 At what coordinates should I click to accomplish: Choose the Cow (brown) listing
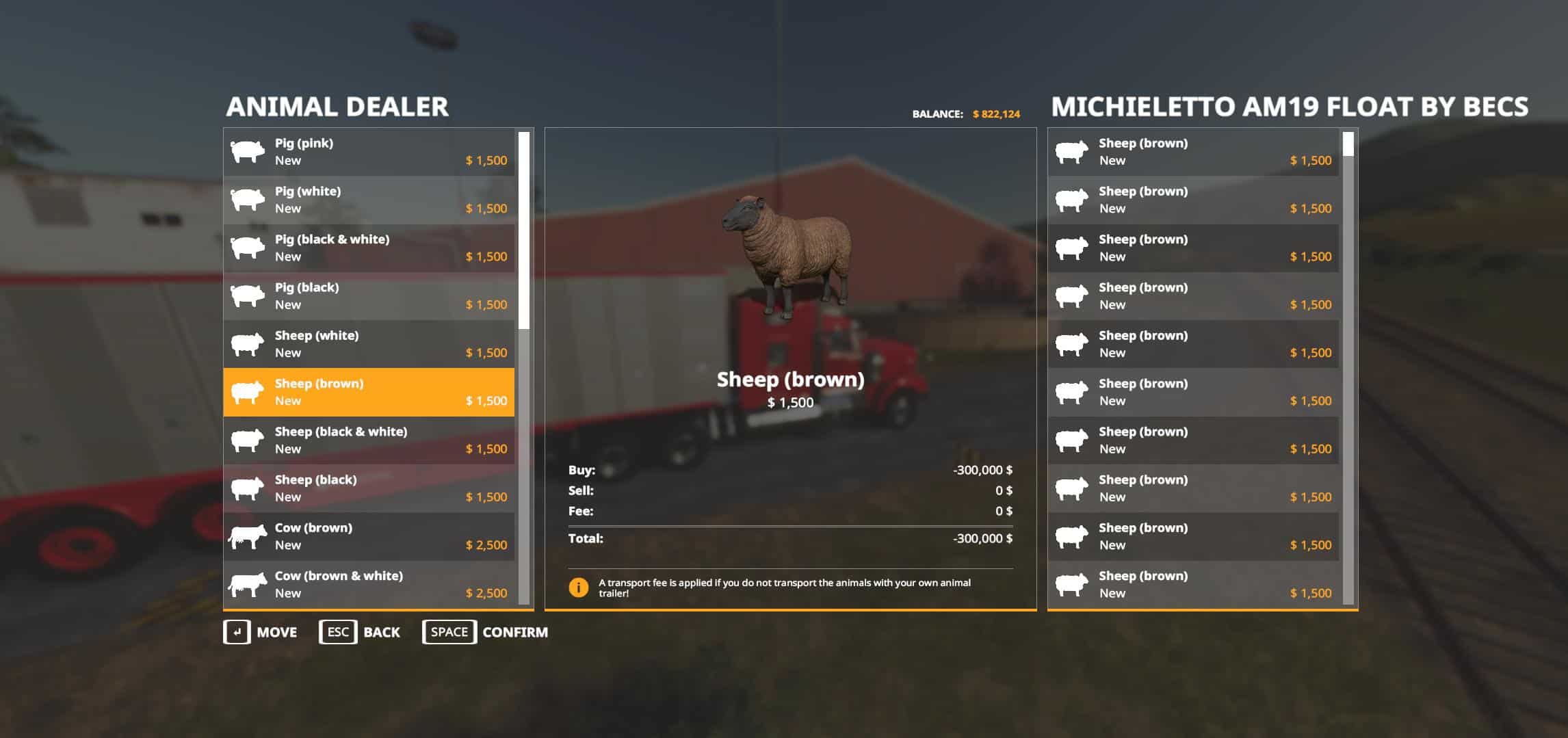click(x=369, y=536)
